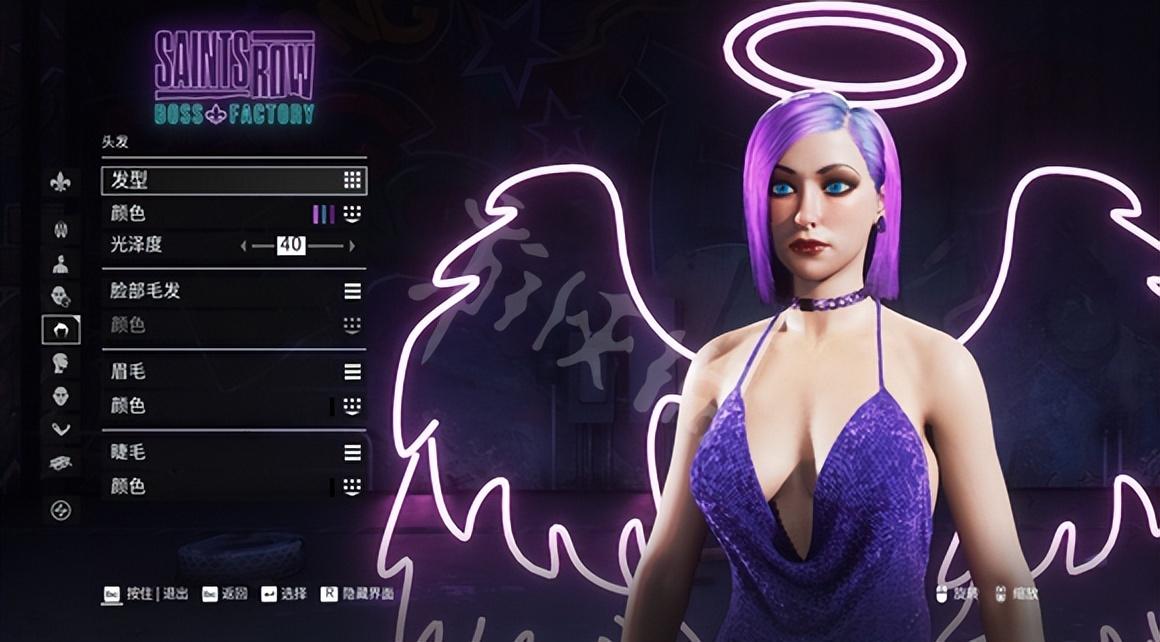This screenshot has width=1160, height=642.
Task: Decrease 光泽度 with the left arrow
Action: 243,245
